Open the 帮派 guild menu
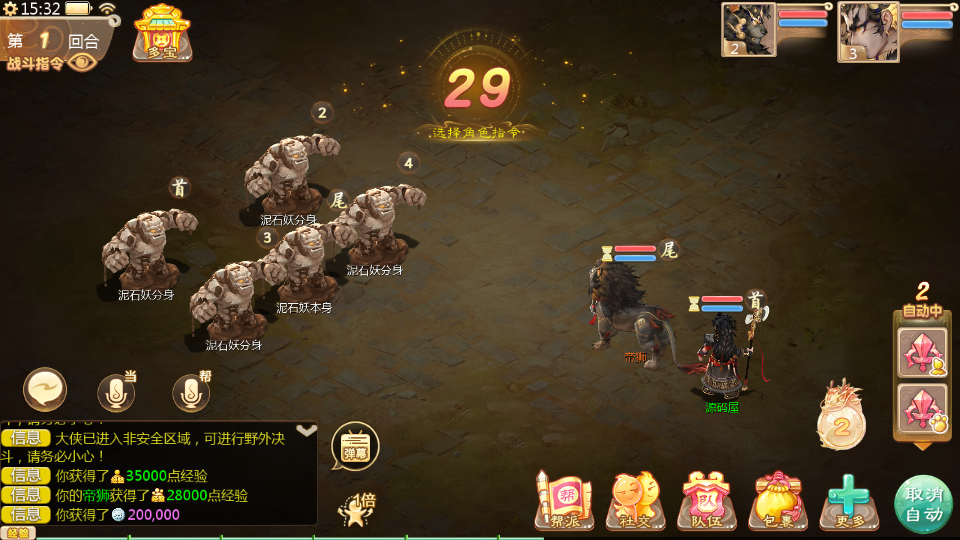The width and height of the screenshot is (960, 540). click(x=564, y=500)
